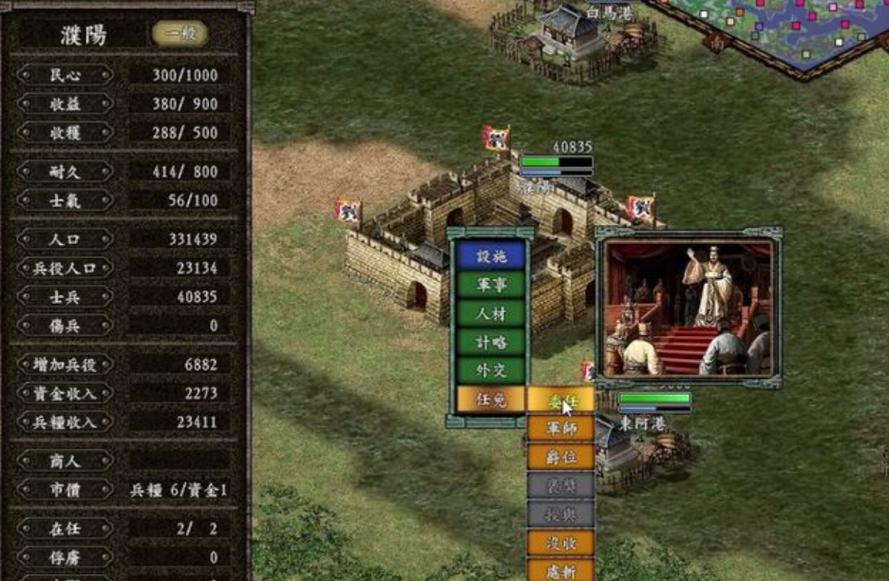Select the 軍師 strategist submenu option
The height and width of the screenshot is (581, 889).
coord(560,428)
